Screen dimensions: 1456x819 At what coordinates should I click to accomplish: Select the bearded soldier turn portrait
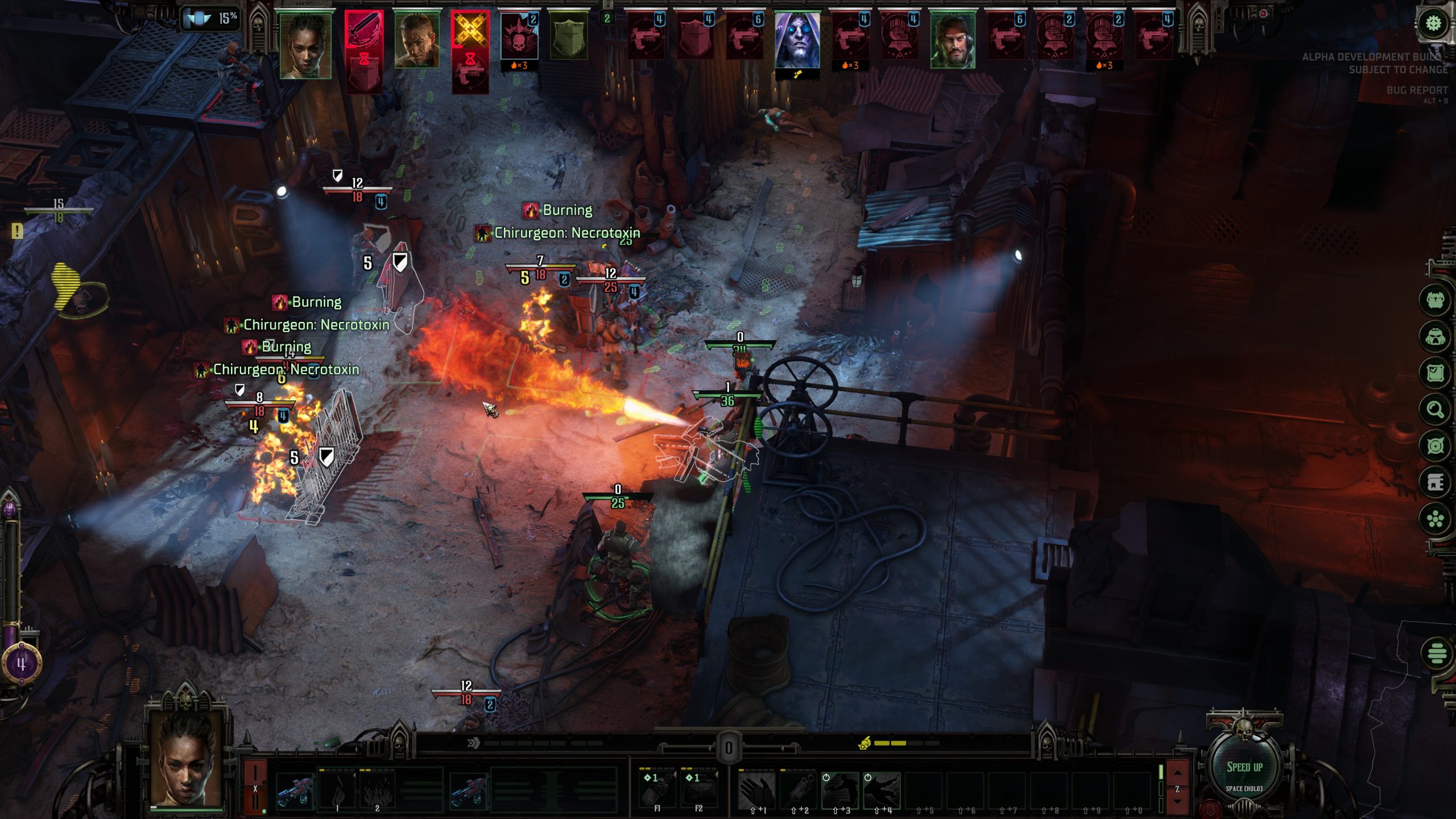click(953, 42)
